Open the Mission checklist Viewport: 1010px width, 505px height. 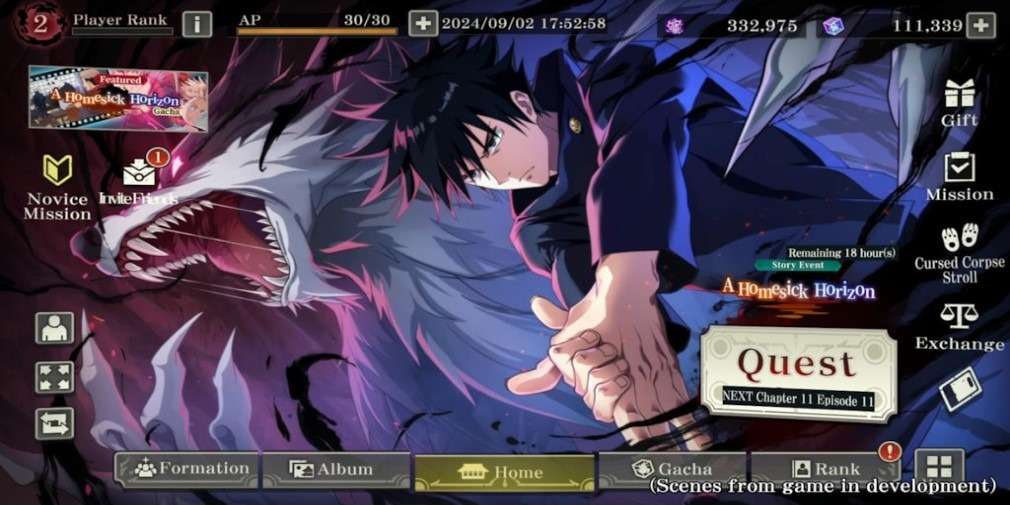(959, 177)
